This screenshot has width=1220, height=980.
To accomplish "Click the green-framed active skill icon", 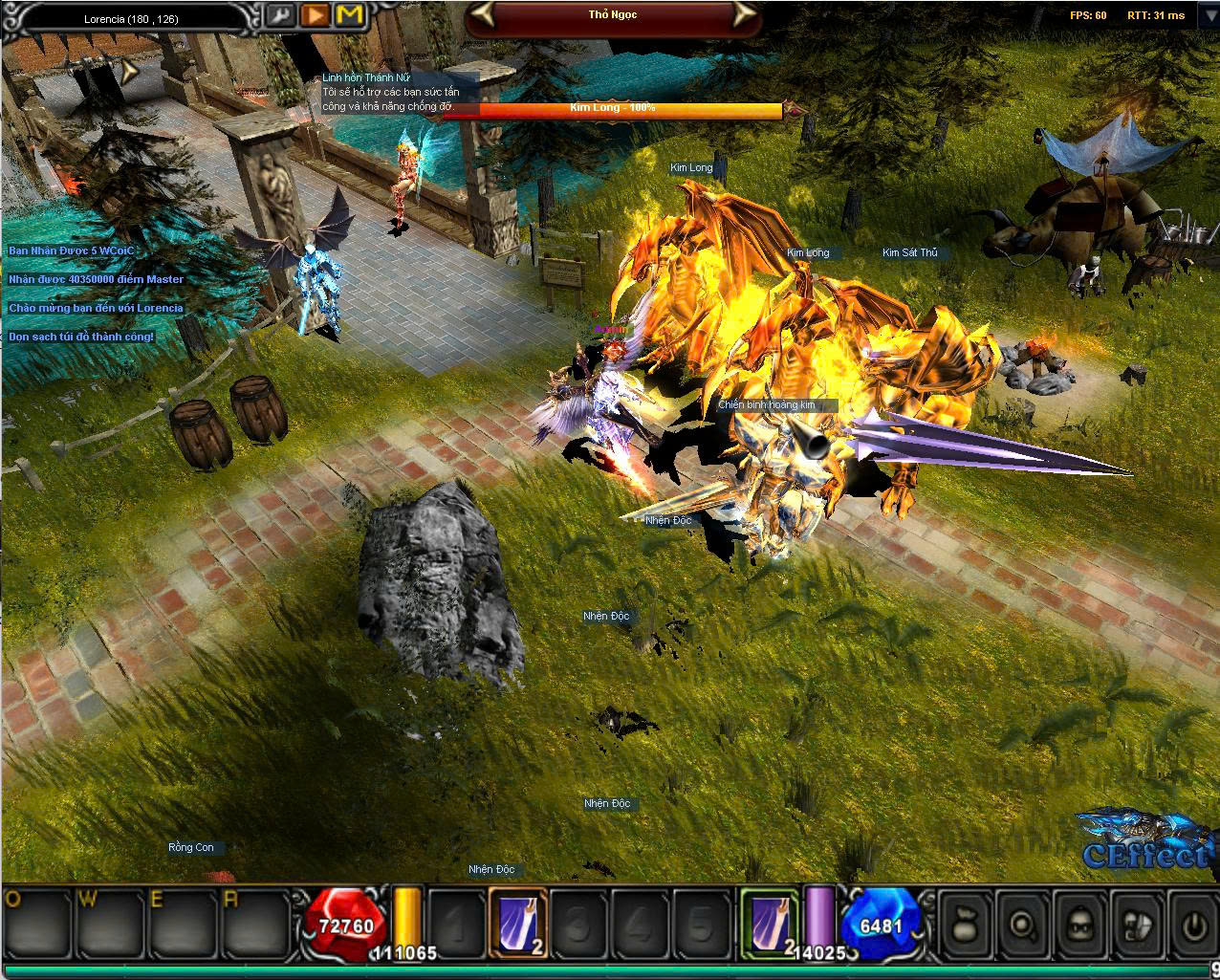I will click(771, 923).
